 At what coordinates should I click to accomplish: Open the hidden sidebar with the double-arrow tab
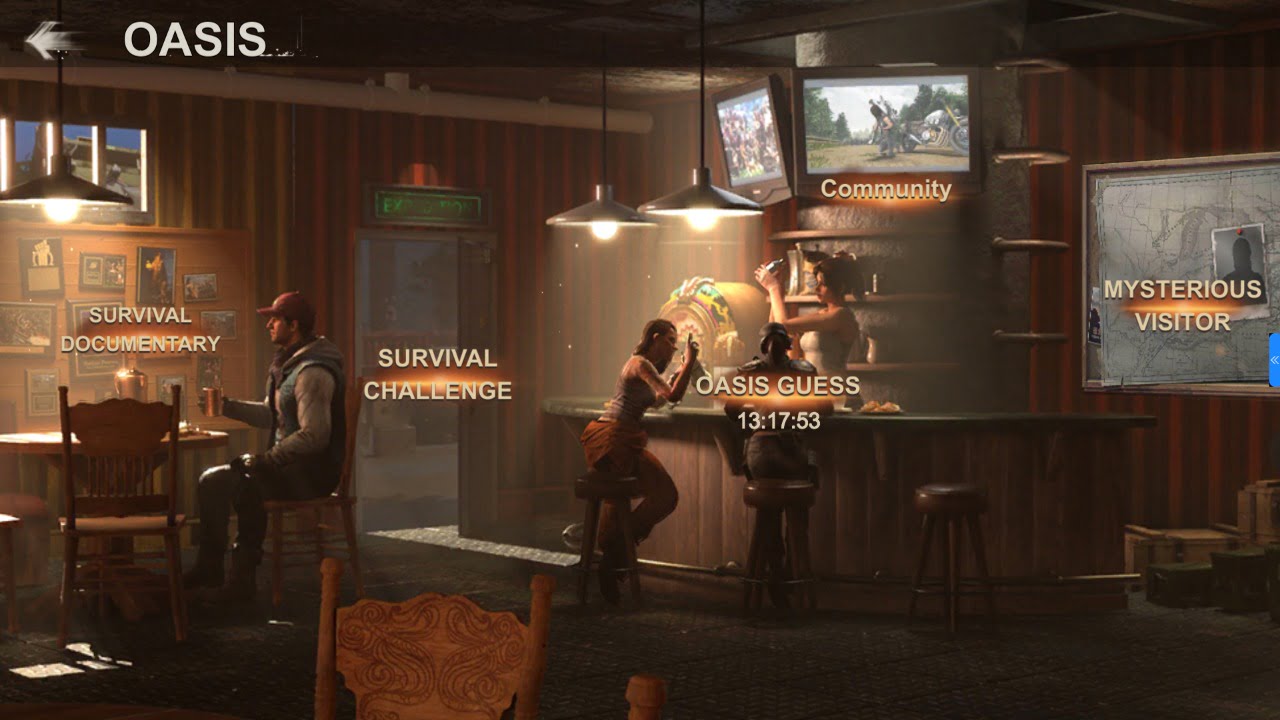pos(1274,360)
